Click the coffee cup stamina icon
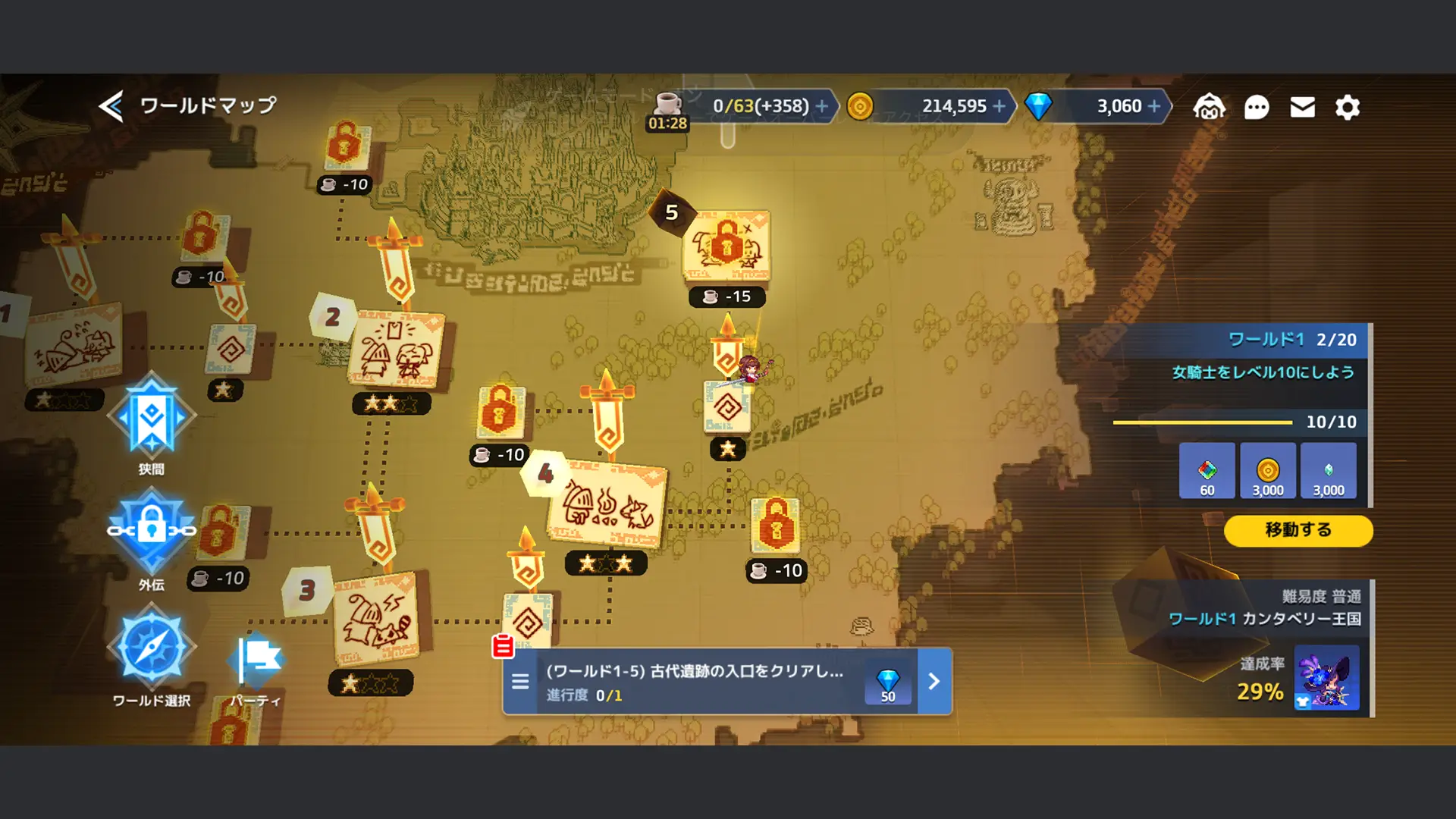Viewport: 1456px width, 819px height. tap(664, 106)
